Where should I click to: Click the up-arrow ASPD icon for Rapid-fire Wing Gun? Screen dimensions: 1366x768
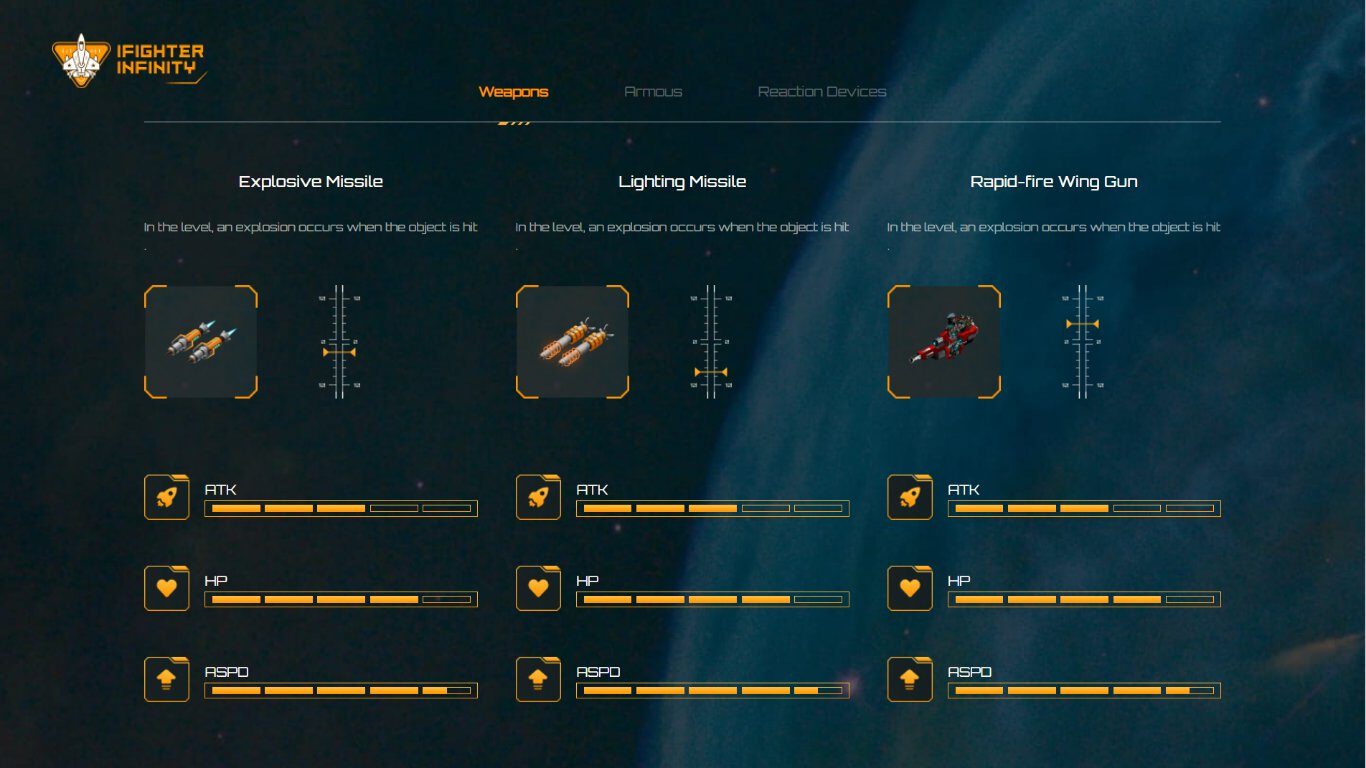click(910, 678)
